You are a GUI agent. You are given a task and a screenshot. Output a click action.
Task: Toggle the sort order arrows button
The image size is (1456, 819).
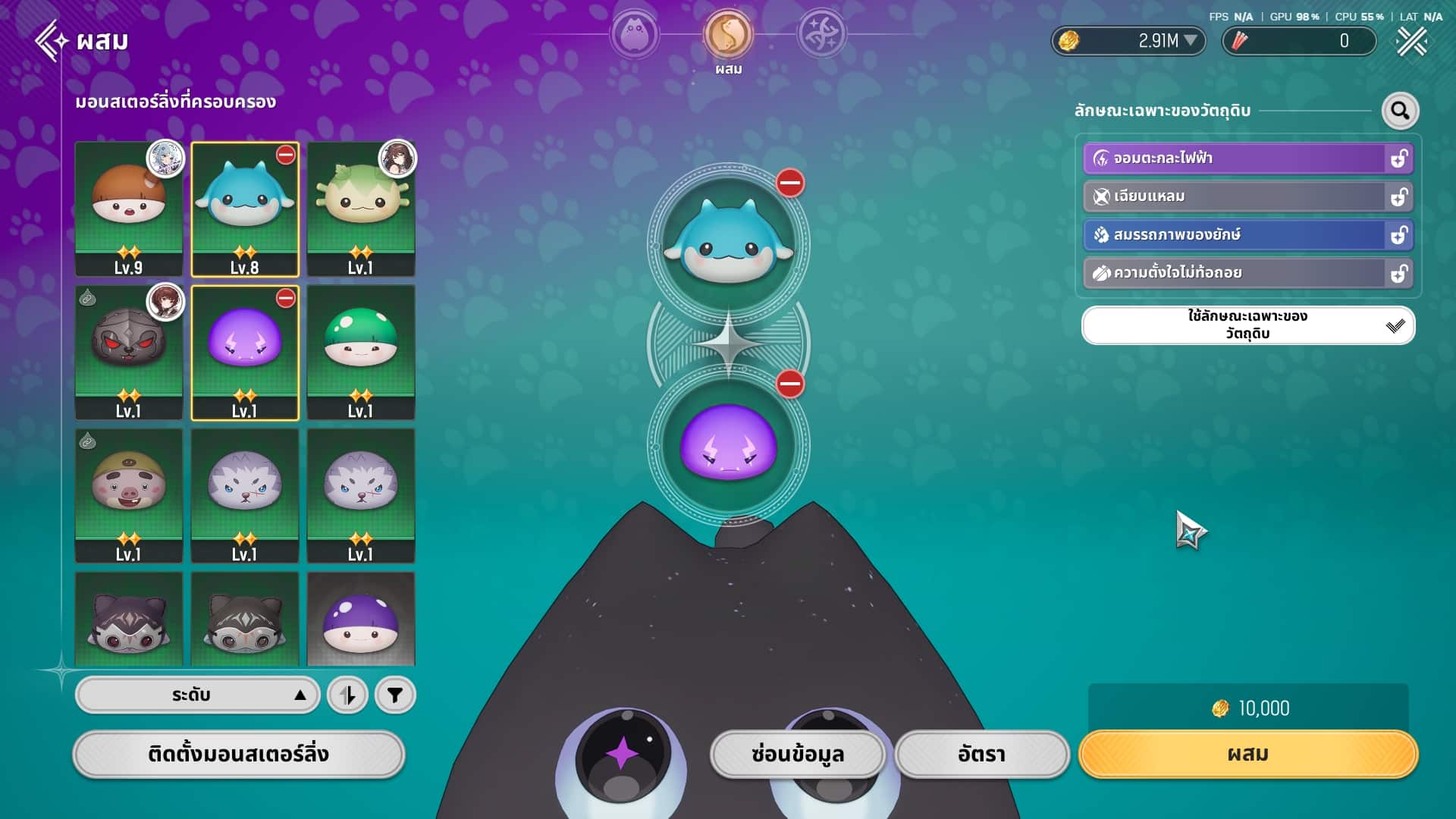(x=347, y=695)
